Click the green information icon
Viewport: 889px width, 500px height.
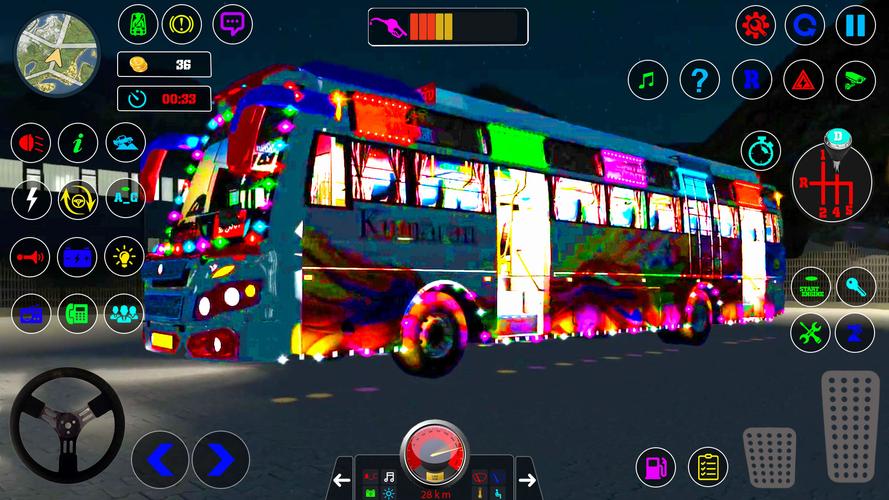coord(77,143)
